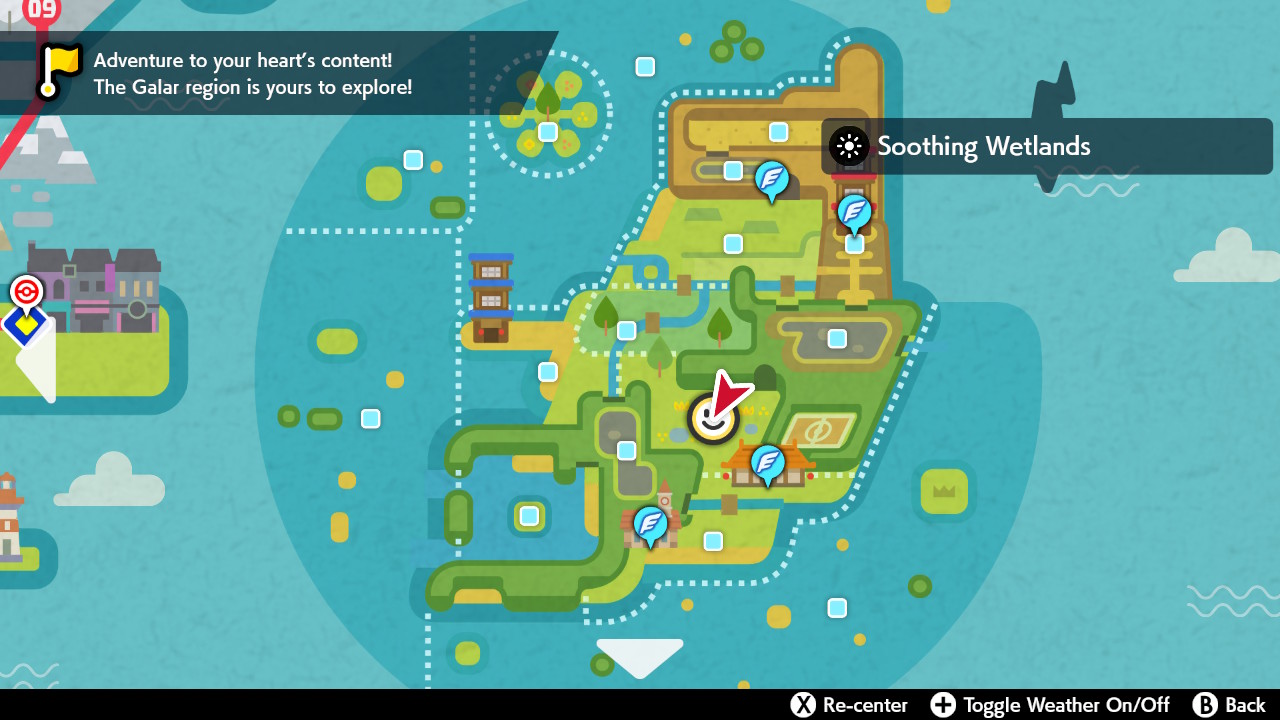This screenshot has width=1280, height=720.
Task: Select the greenhouse field icon east of the player
Action: [x=818, y=431]
